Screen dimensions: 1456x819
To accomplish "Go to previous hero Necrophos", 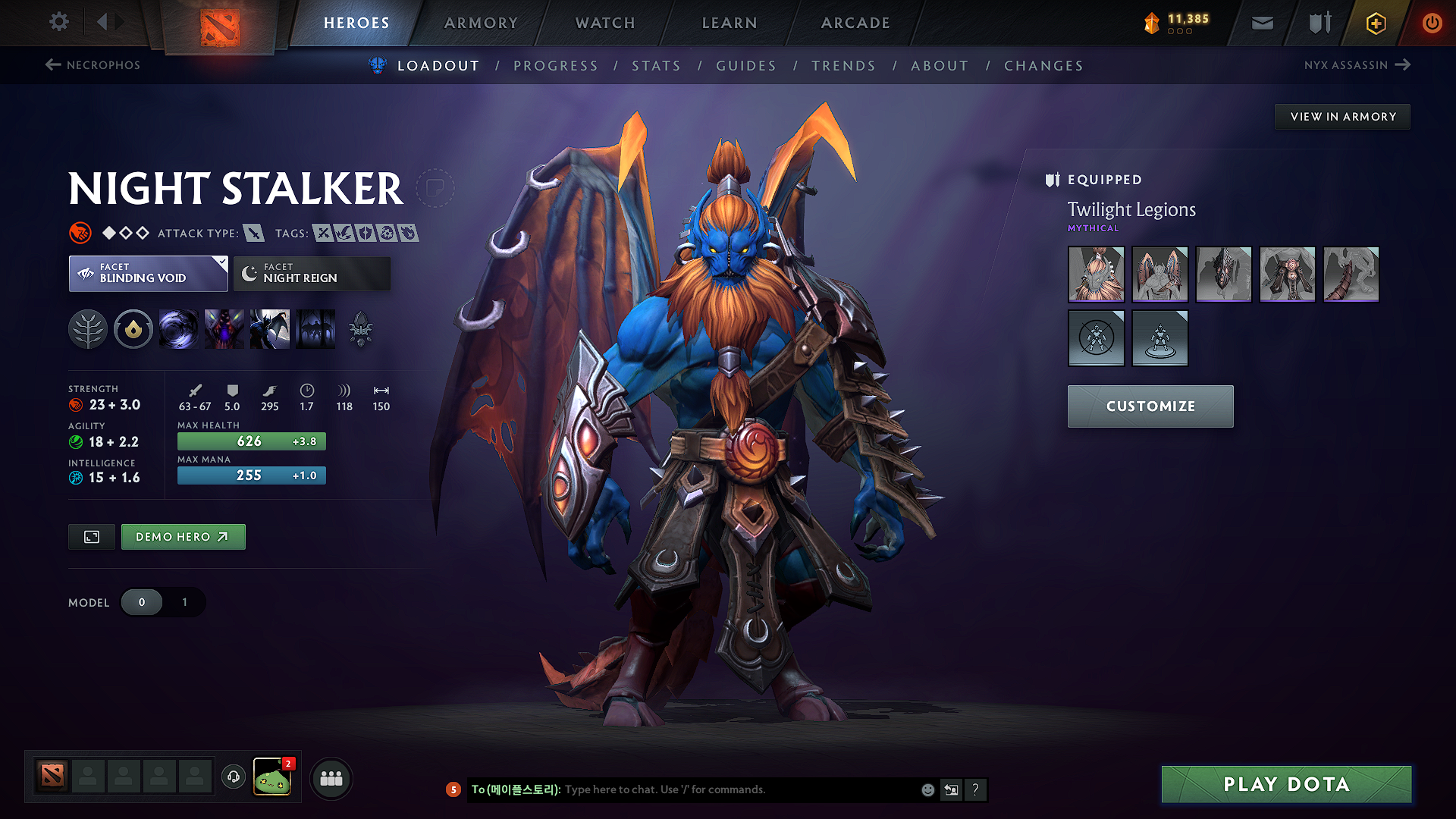I will tap(93, 65).
